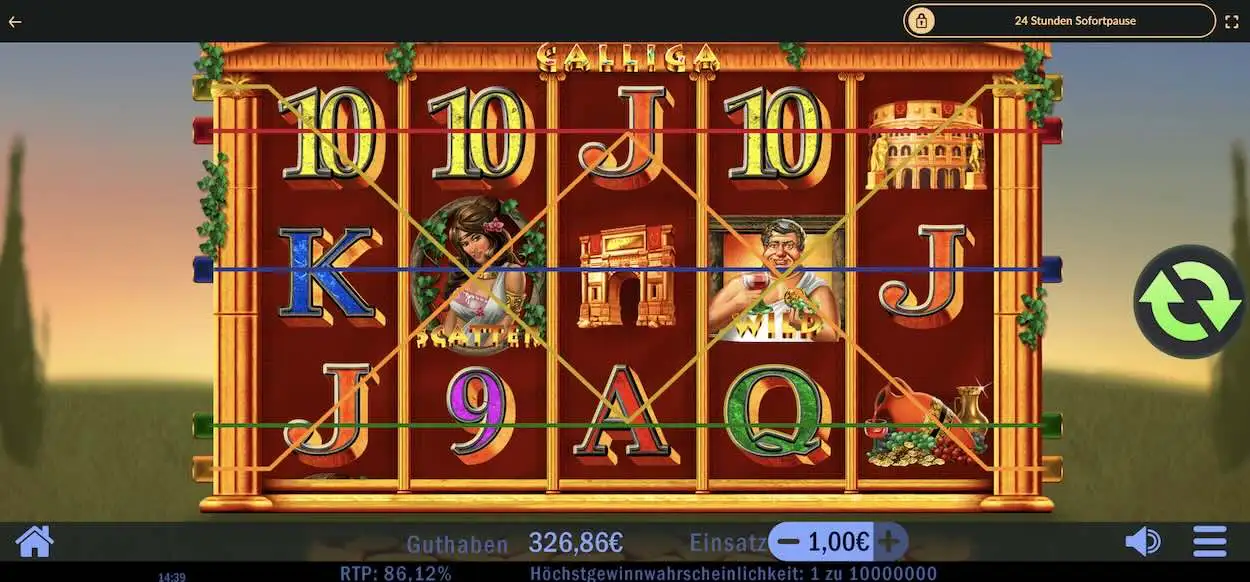The width and height of the screenshot is (1250, 582).
Task: Toggle the sound speaker icon
Action: pyautogui.click(x=1142, y=542)
